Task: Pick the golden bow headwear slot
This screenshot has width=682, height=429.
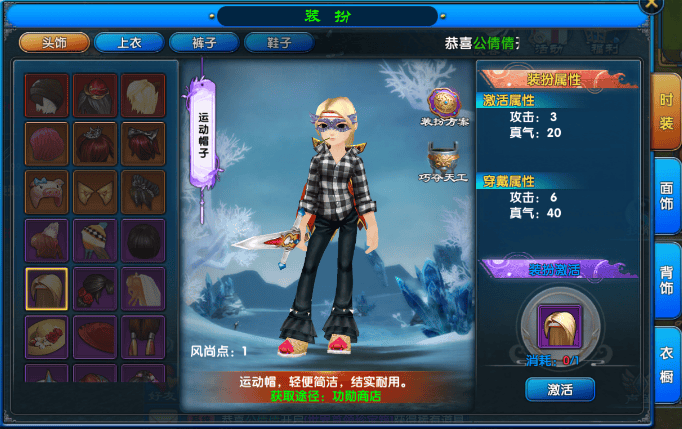Action: [95, 191]
